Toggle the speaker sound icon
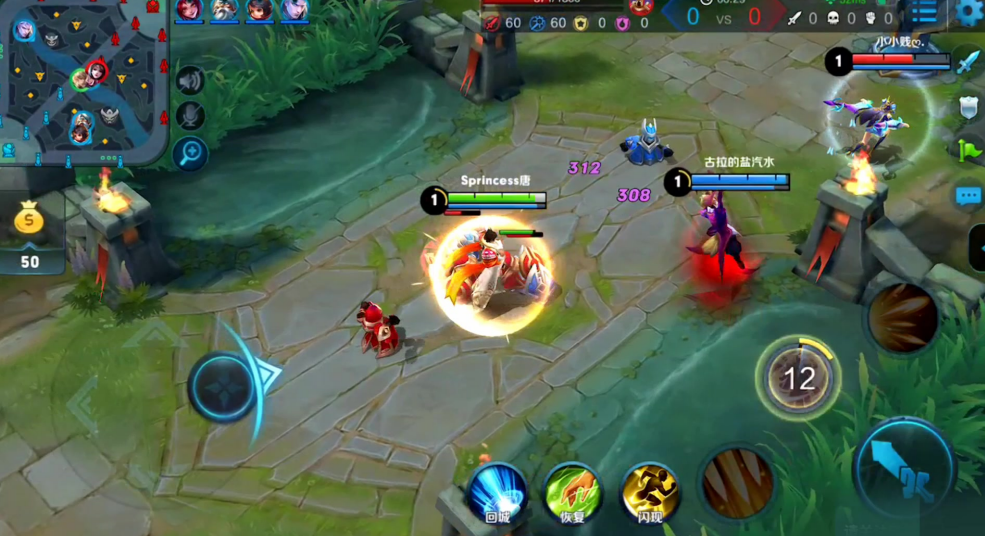985x536 pixels. [189, 81]
